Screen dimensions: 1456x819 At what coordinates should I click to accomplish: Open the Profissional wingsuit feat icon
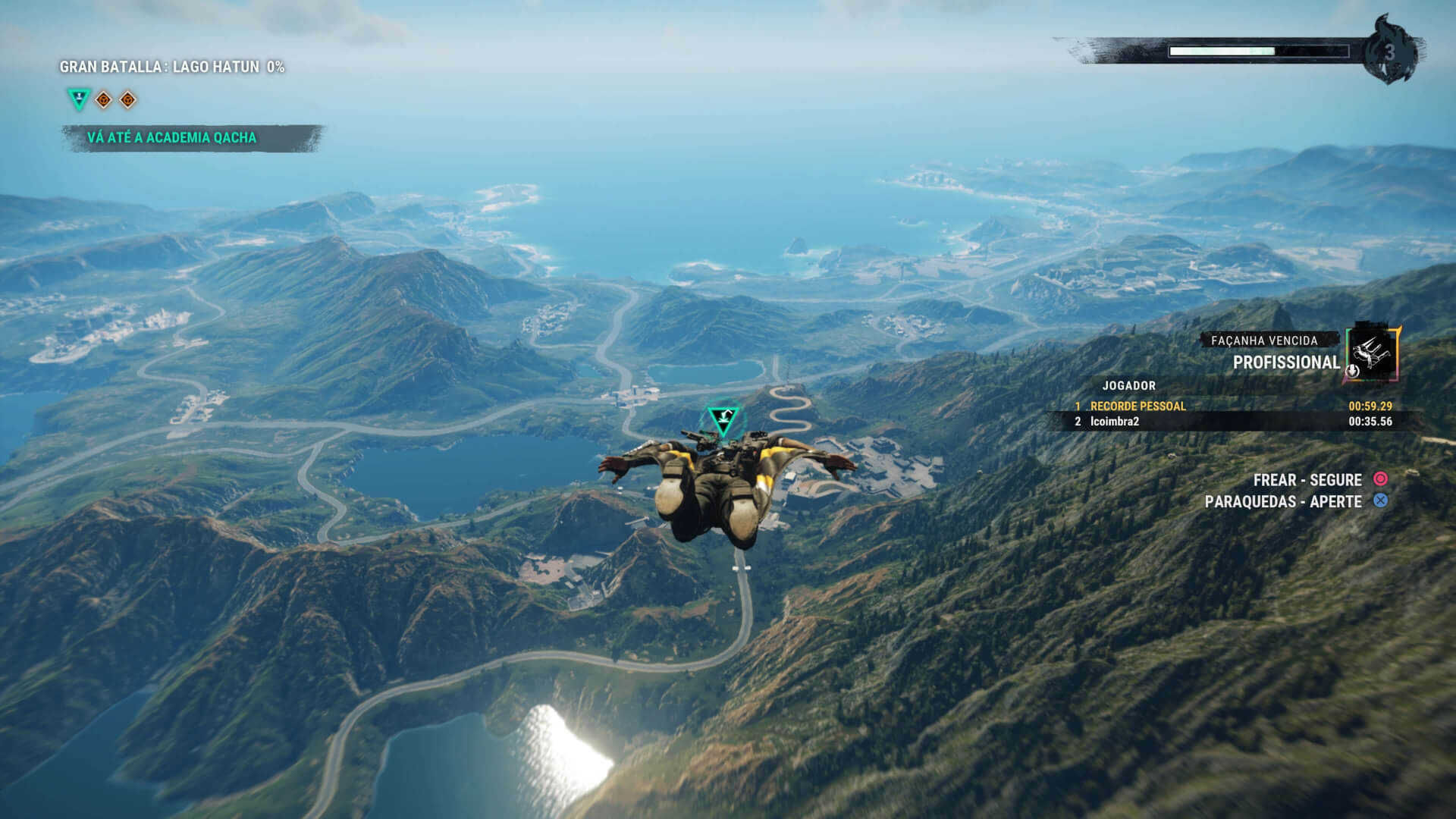pyautogui.click(x=1373, y=354)
